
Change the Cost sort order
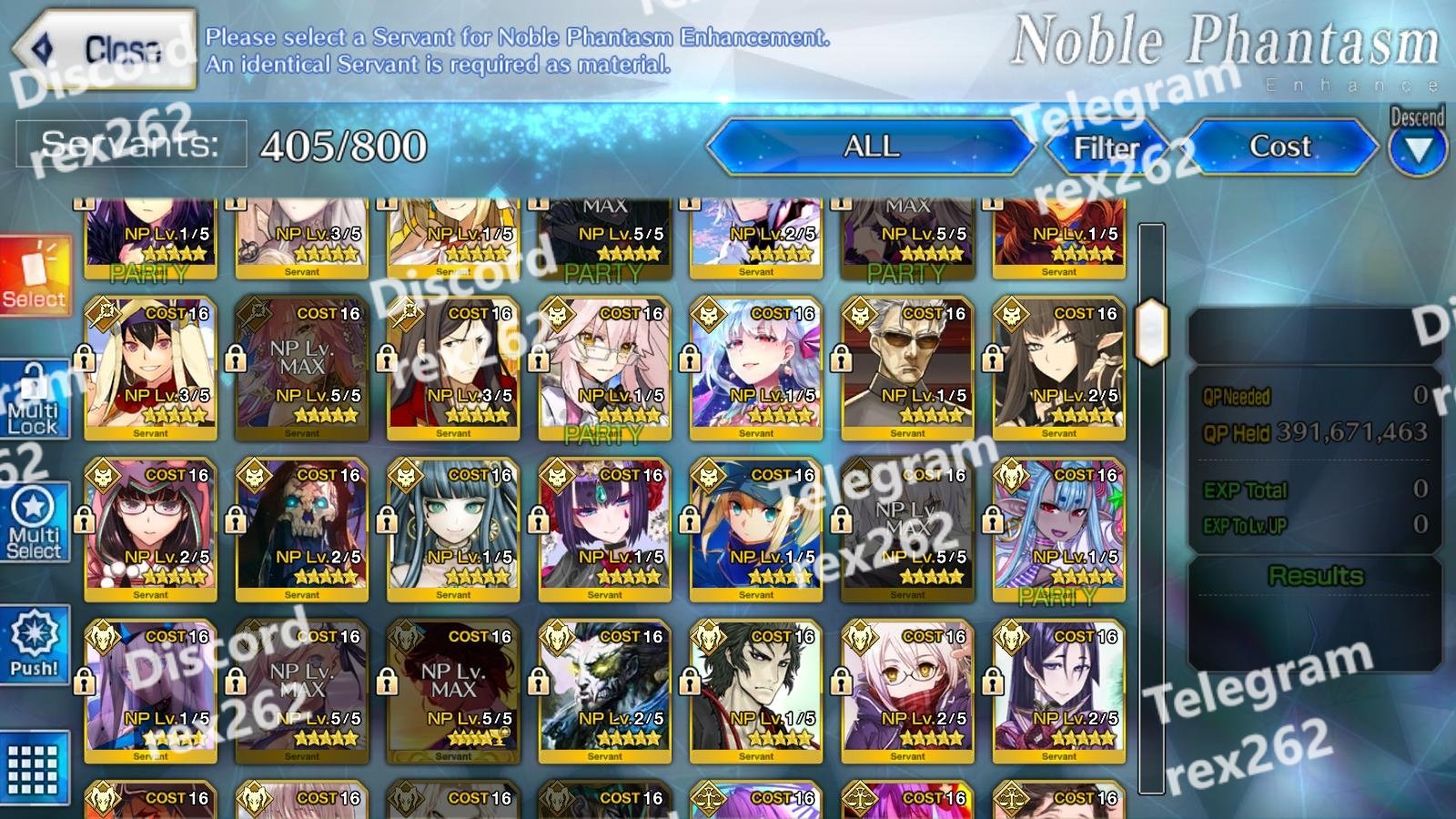pos(1279,147)
